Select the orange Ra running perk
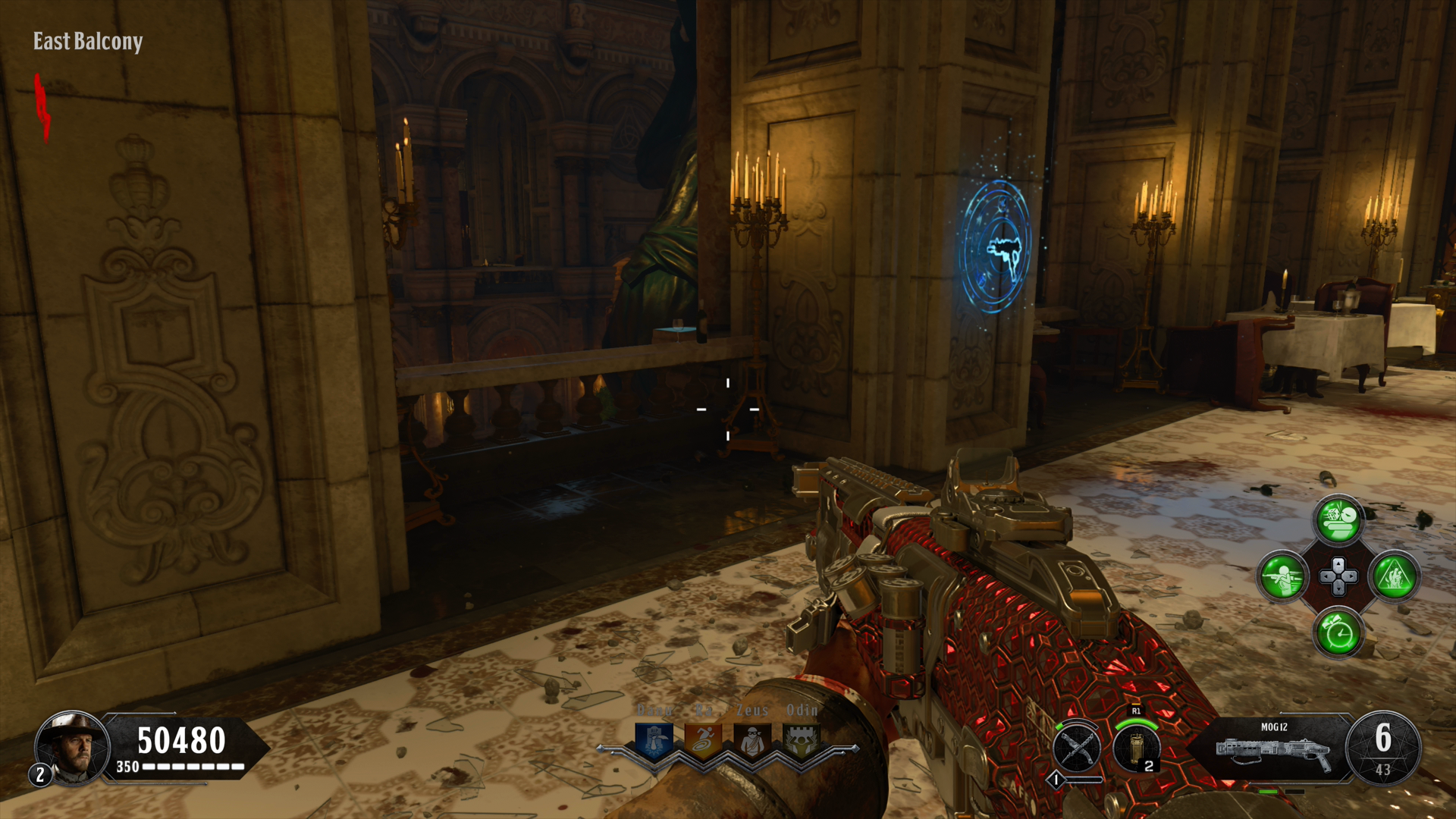 tap(703, 741)
